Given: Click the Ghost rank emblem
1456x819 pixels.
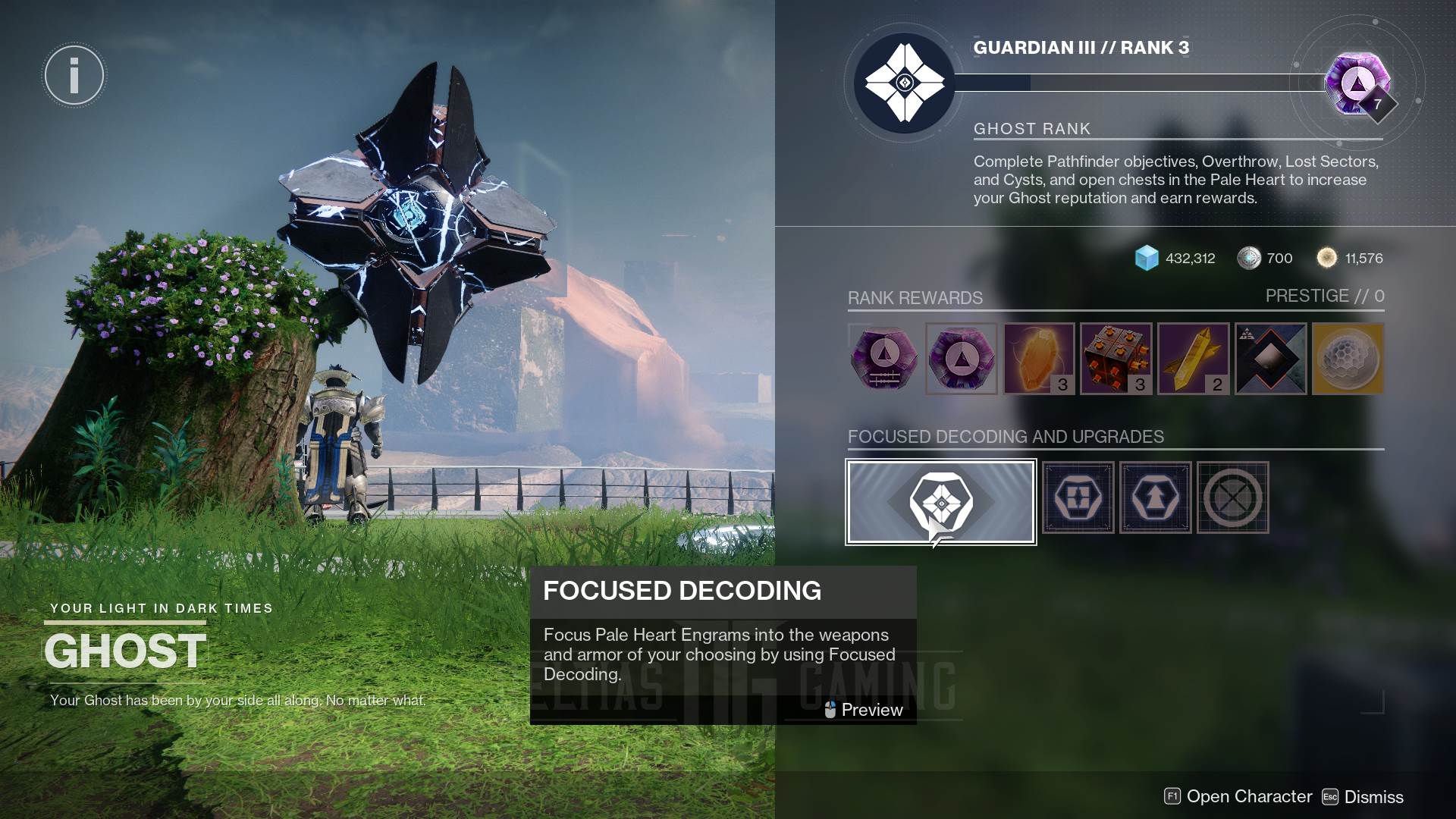Looking at the screenshot, I should [x=904, y=83].
